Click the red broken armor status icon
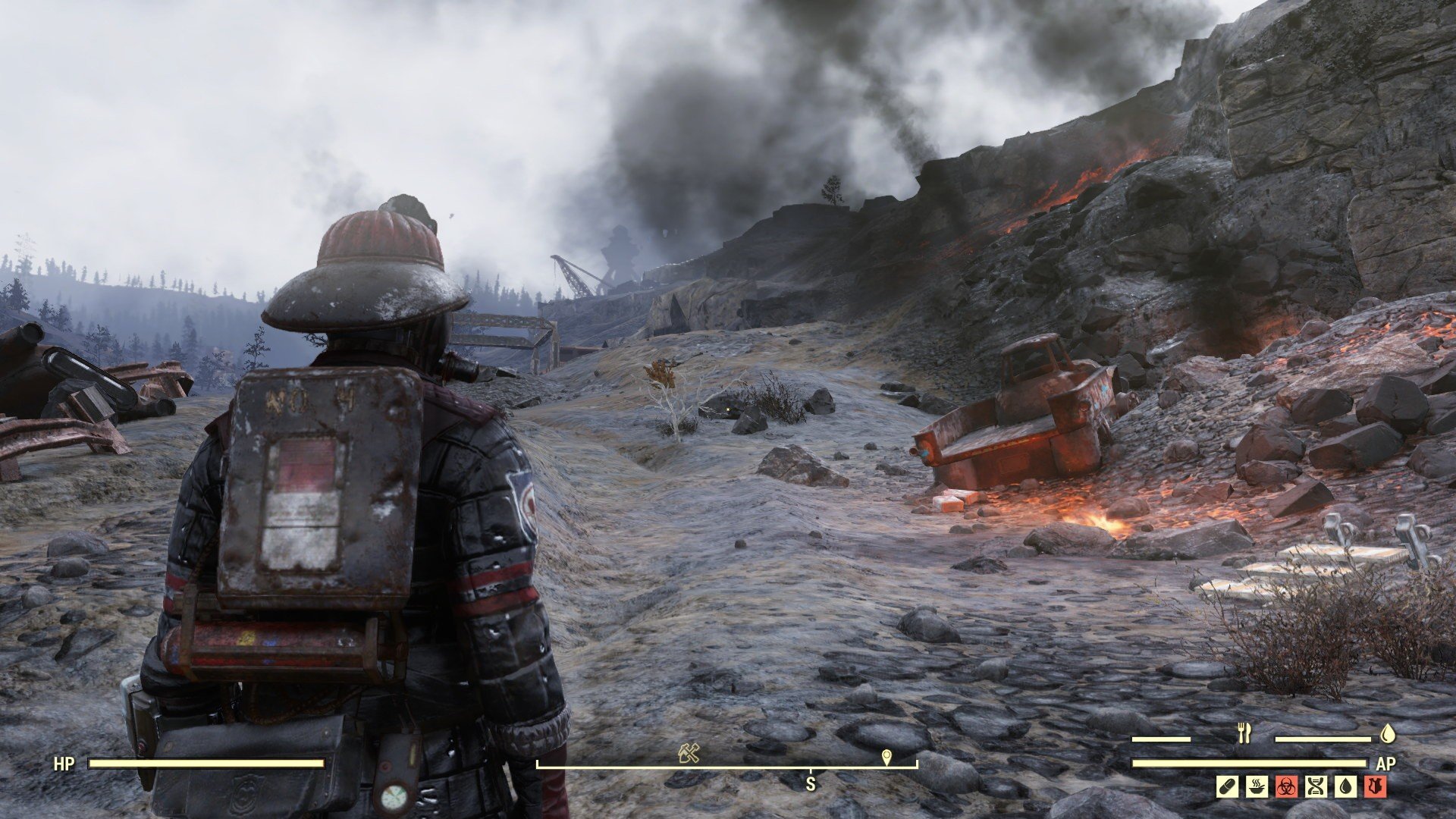The width and height of the screenshot is (1456, 819). [x=1375, y=786]
